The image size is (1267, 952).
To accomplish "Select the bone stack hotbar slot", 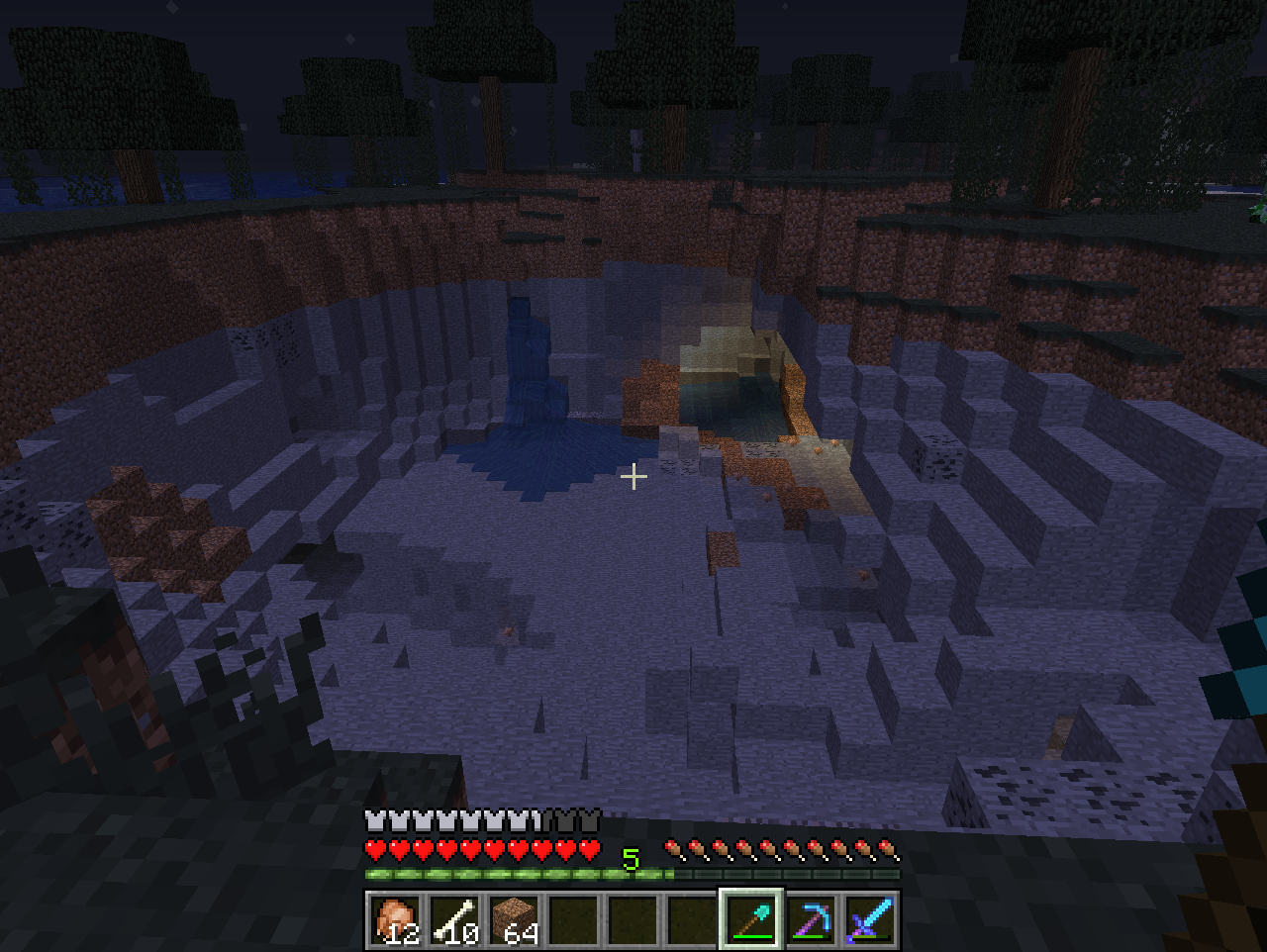I will point(455,919).
